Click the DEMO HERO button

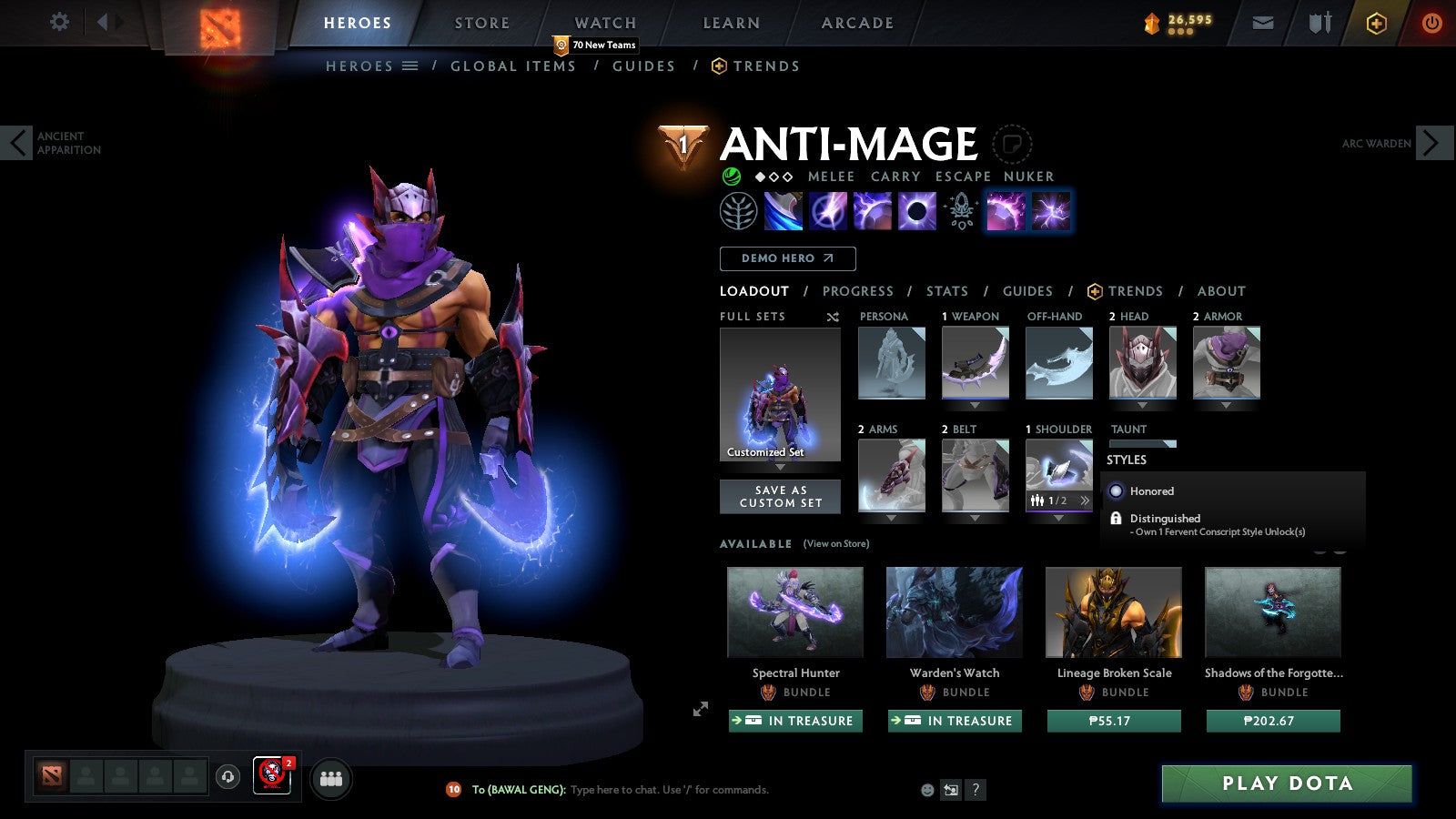coord(787,258)
